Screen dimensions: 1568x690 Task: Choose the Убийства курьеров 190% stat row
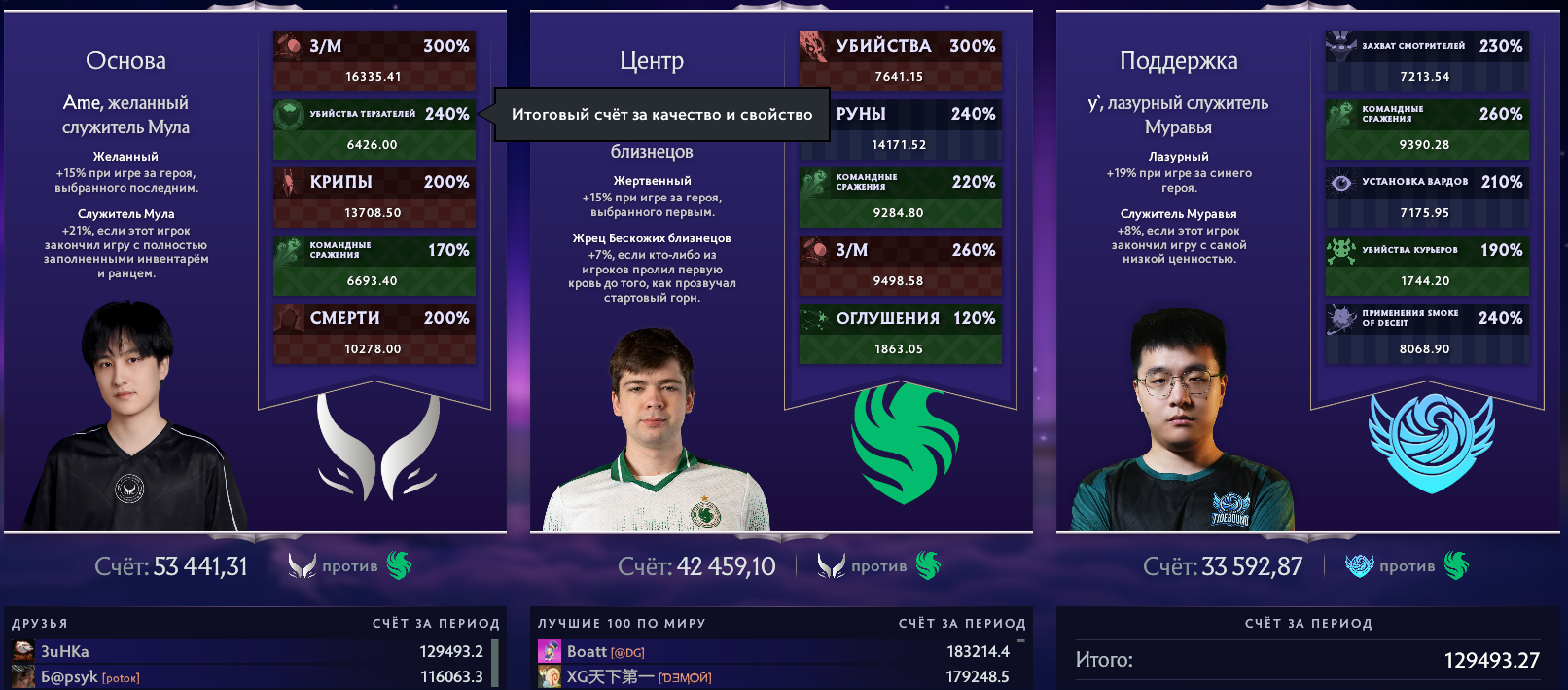pyautogui.click(x=1426, y=265)
